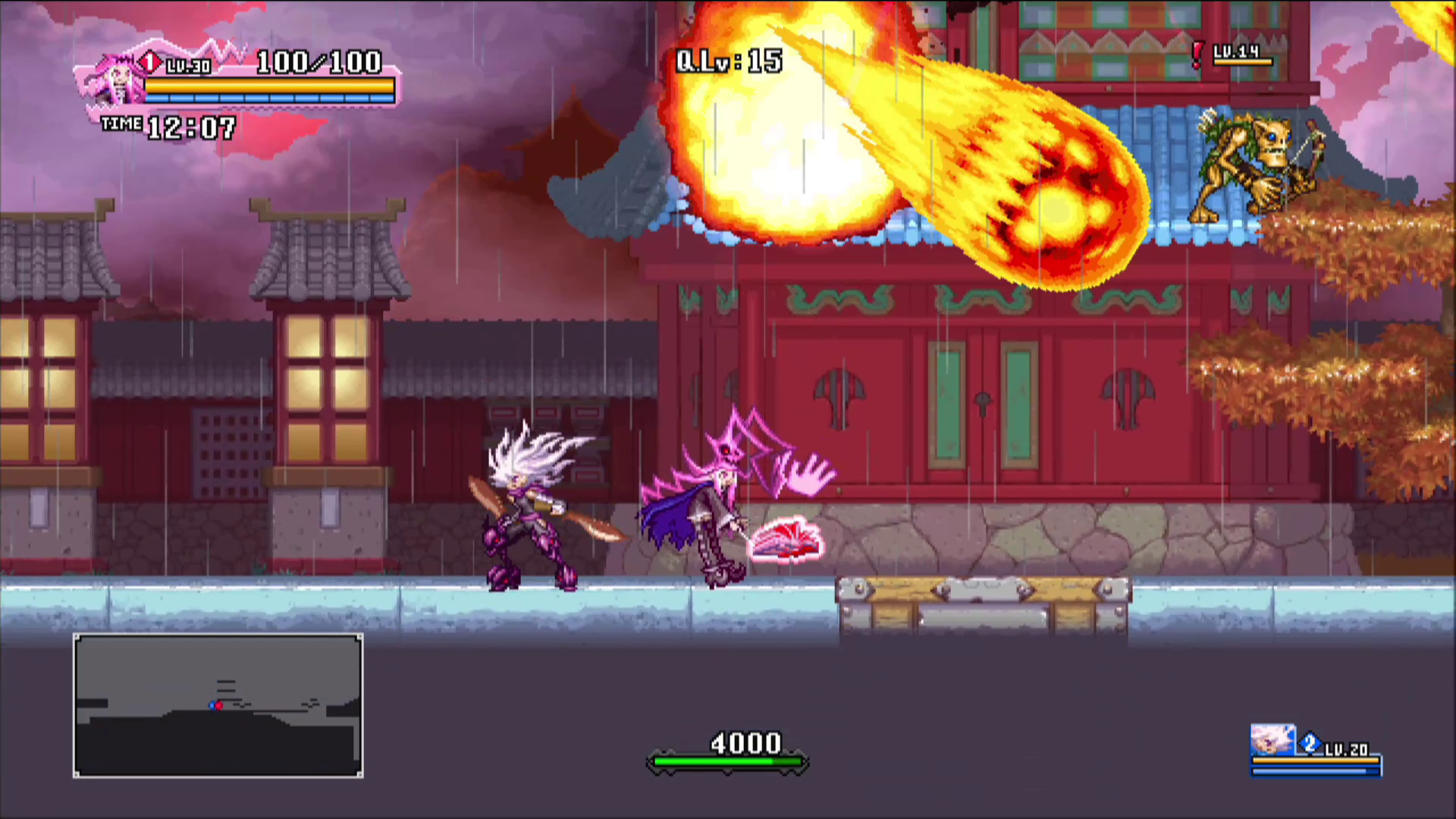
Task: Click the TIME 12:07 timer display
Action: [x=168, y=127]
